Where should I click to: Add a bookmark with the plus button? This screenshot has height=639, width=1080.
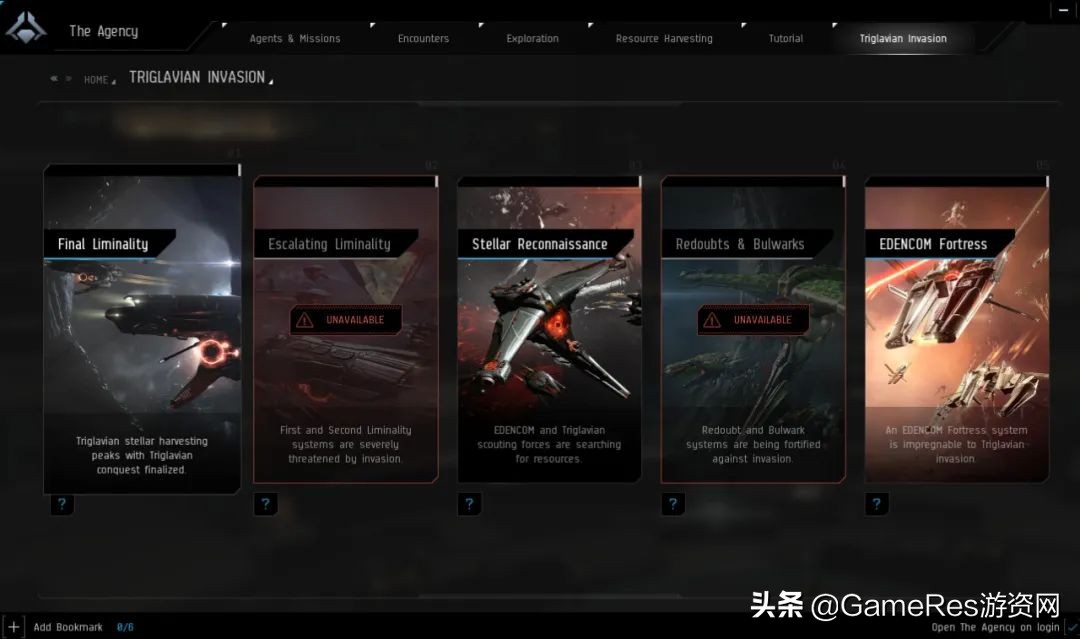coord(13,627)
